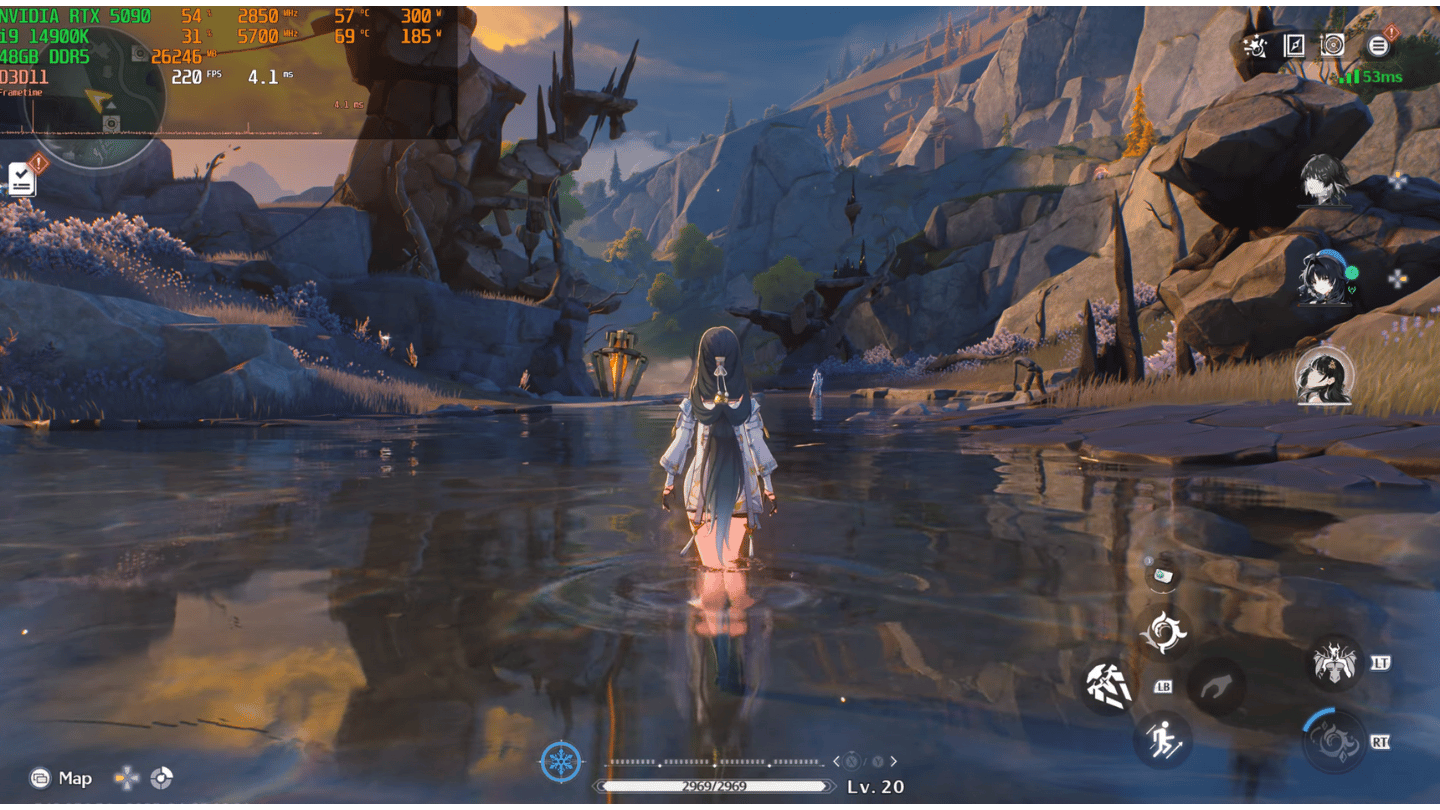The height and width of the screenshot is (810, 1440).
Task: Switch to the blue-haired middle party member
Action: tap(1322, 278)
